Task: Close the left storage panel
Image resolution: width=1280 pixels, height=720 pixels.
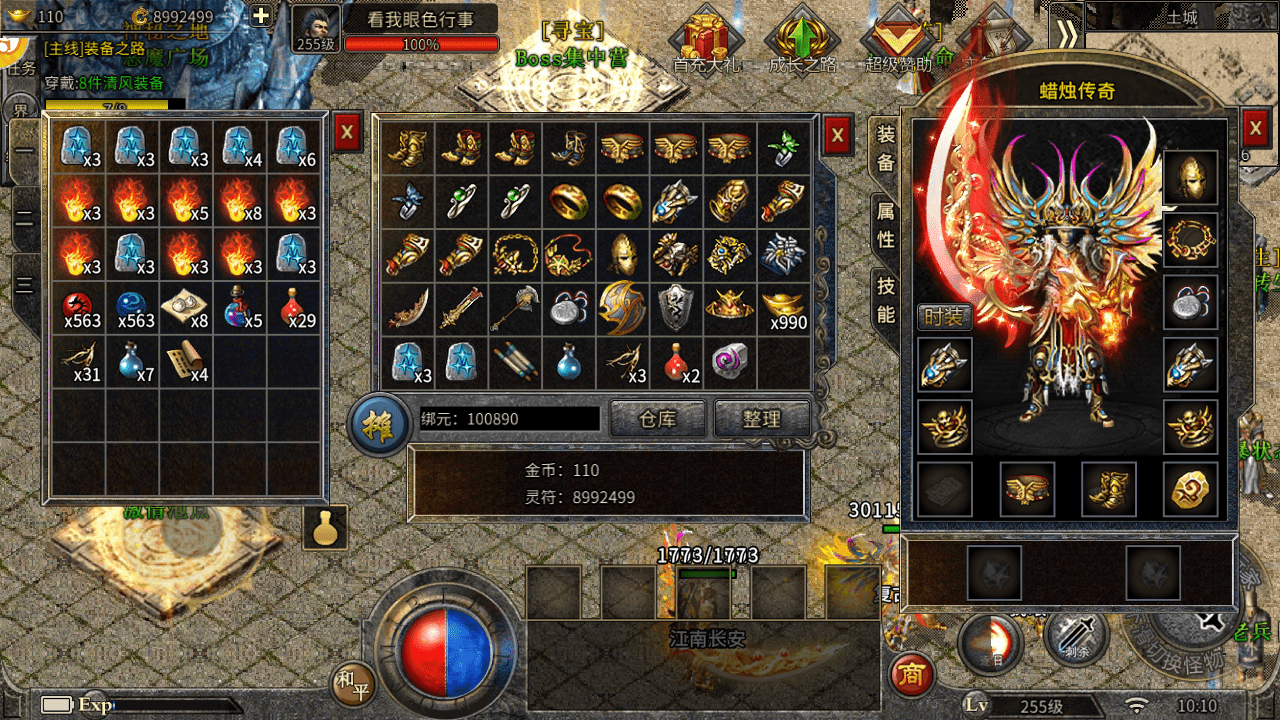Action: pos(347,131)
